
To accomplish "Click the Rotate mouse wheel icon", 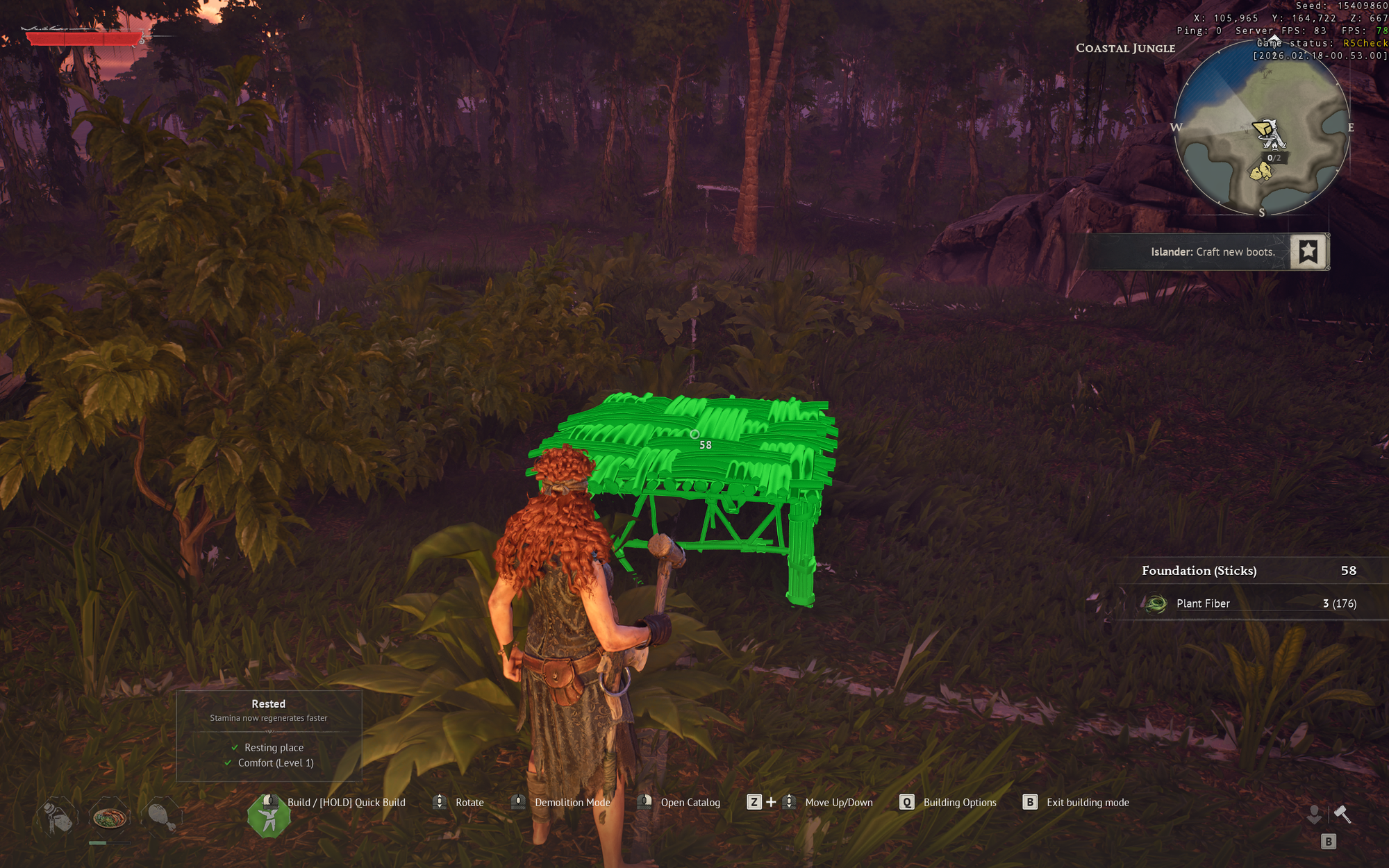I will click(x=439, y=802).
